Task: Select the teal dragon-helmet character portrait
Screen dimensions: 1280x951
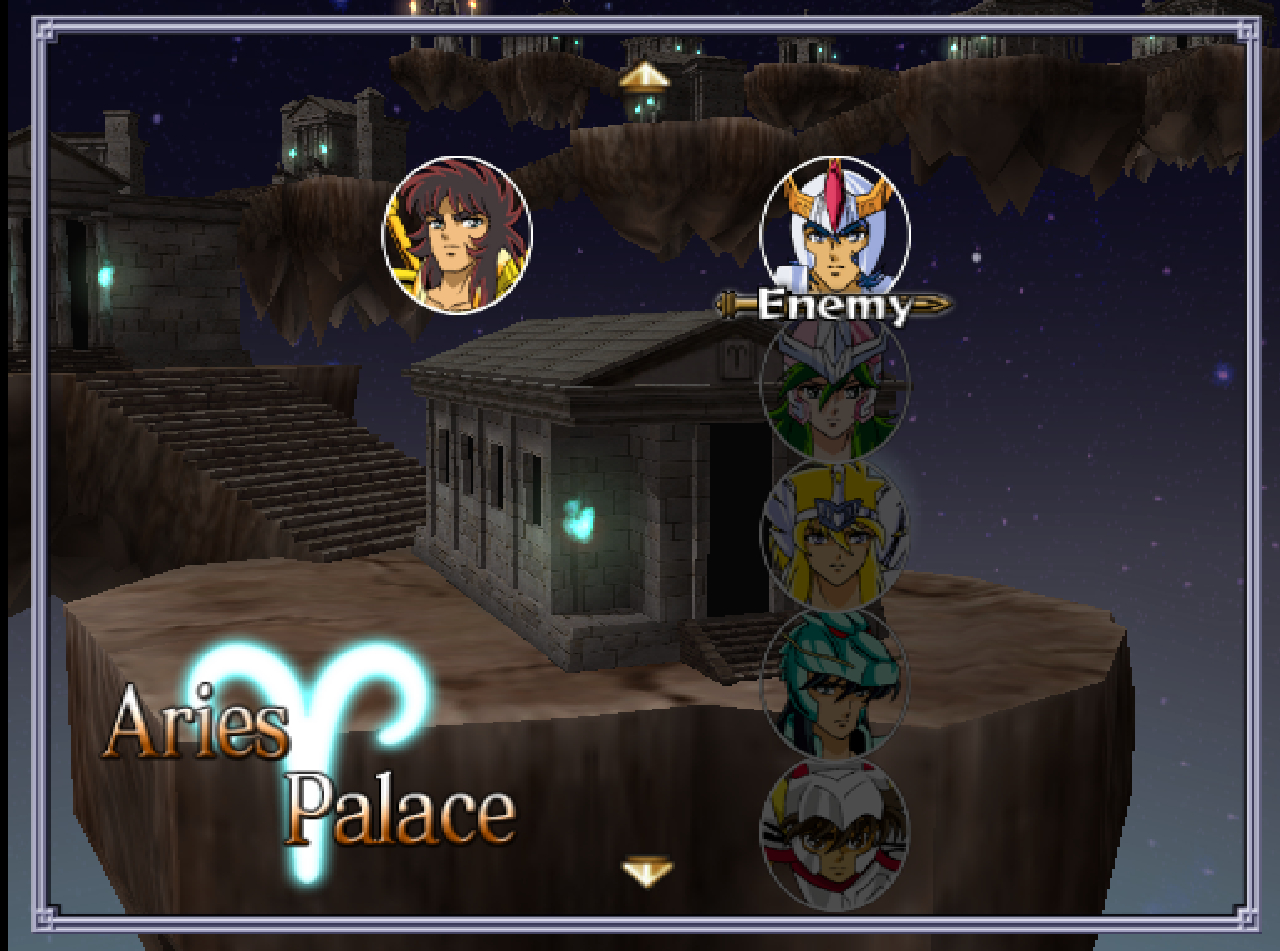Action: 835,684
